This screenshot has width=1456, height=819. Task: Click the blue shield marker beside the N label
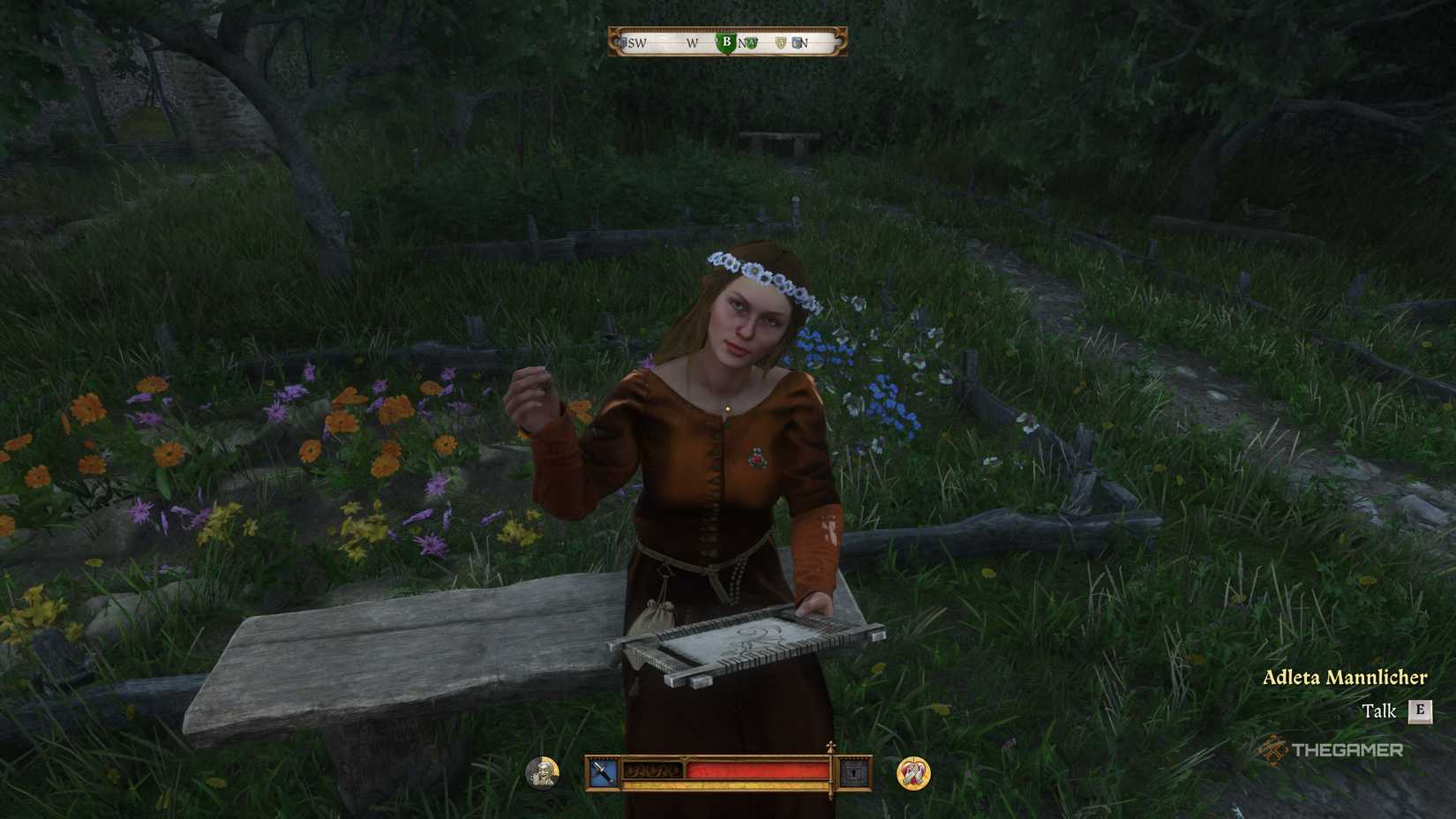[797, 41]
